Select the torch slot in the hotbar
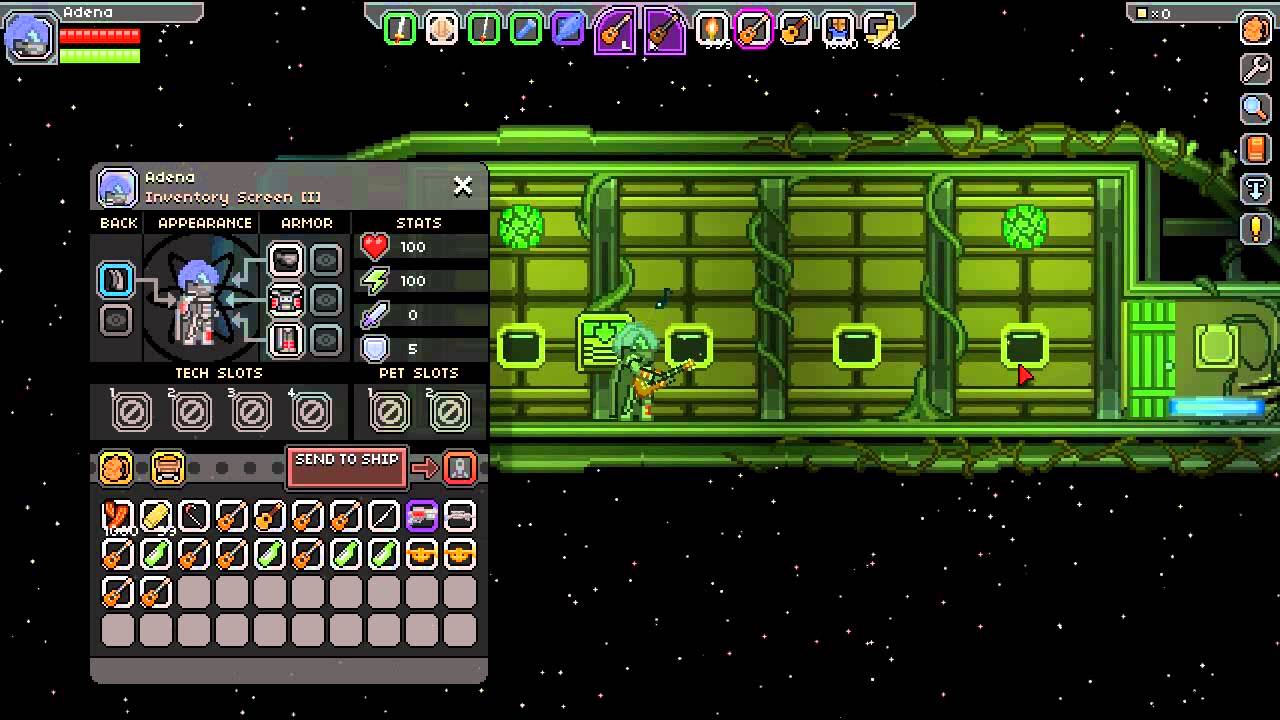This screenshot has height=720, width=1280. point(712,29)
